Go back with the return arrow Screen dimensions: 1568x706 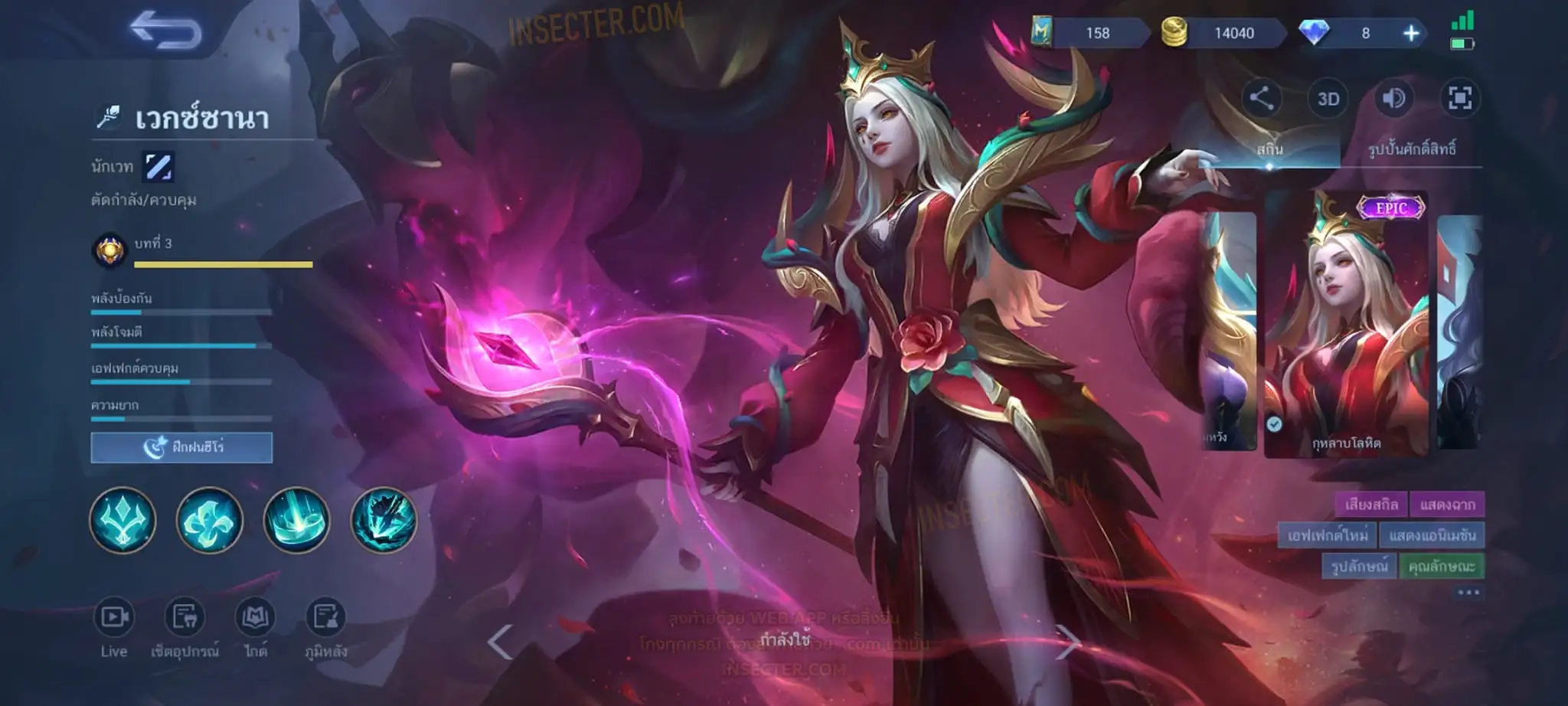pos(165,31)
